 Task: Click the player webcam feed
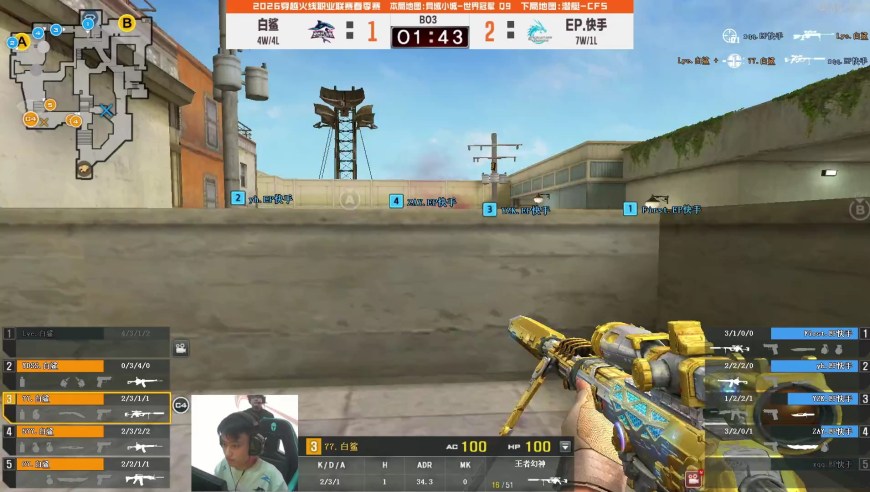click(244, 443)
